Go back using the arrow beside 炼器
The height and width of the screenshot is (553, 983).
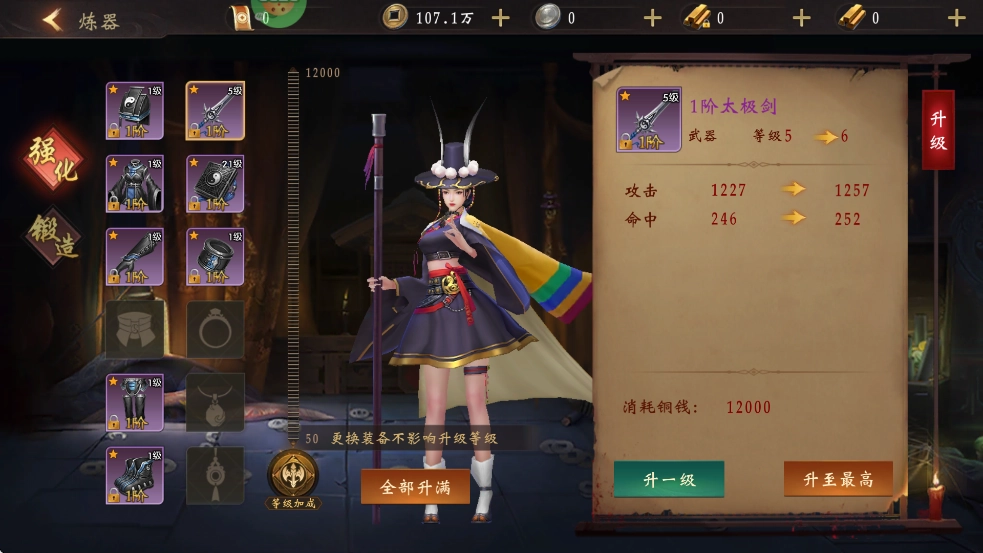coord(52,19)
